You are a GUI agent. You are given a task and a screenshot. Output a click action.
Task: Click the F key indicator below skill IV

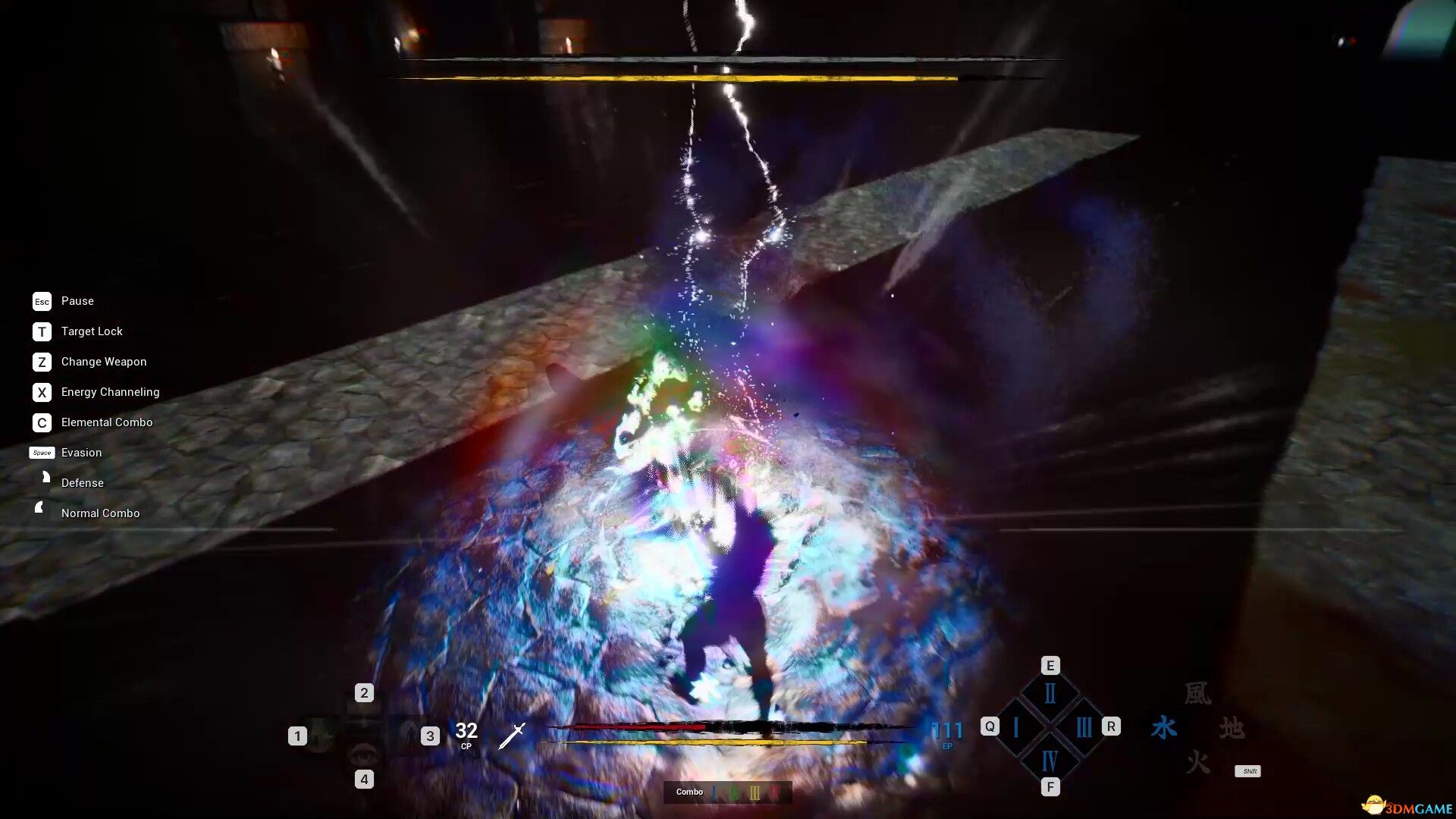pos(1050,786)
